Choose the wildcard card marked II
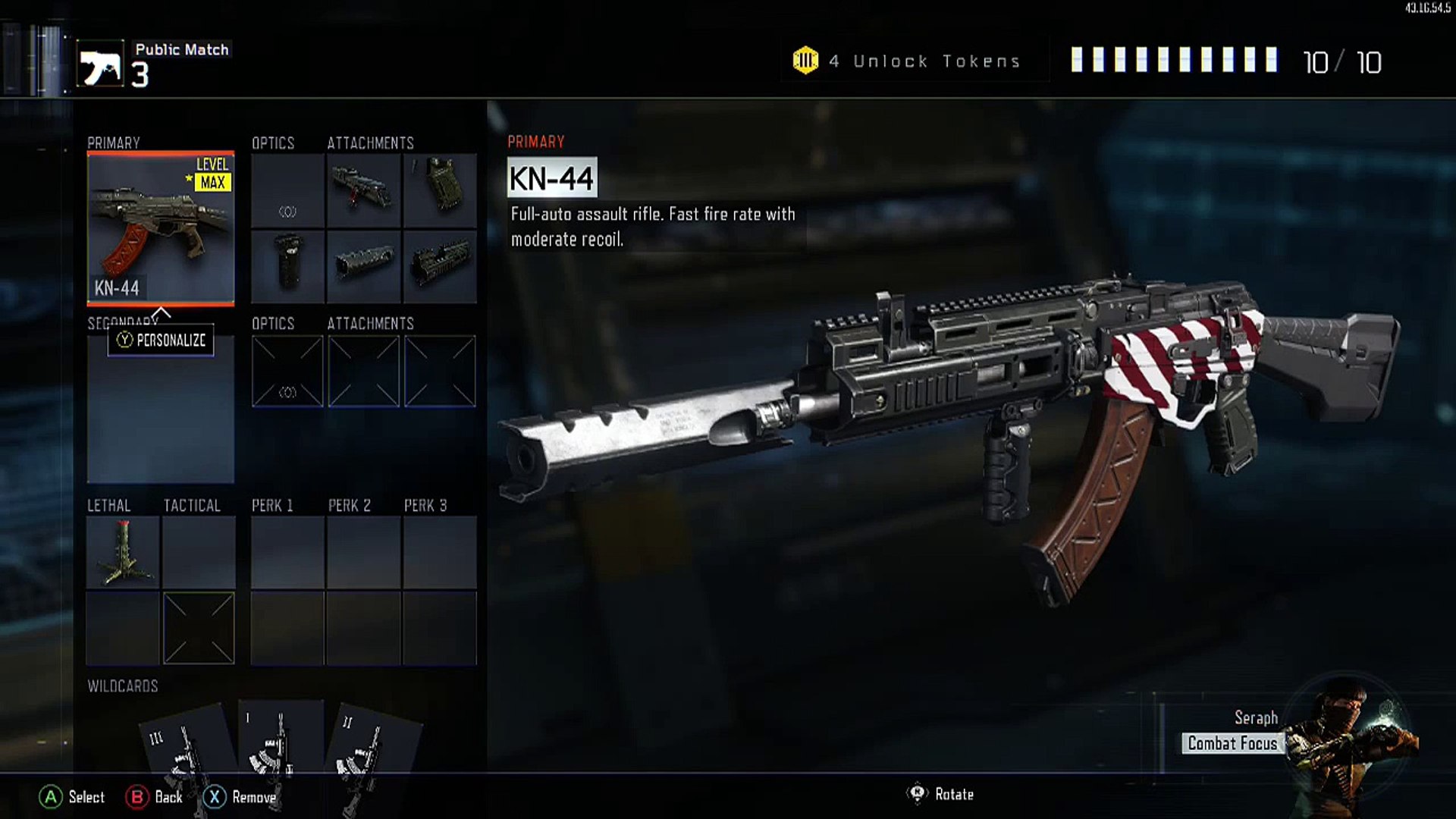 pyautogui.click(x=370, y=747)
